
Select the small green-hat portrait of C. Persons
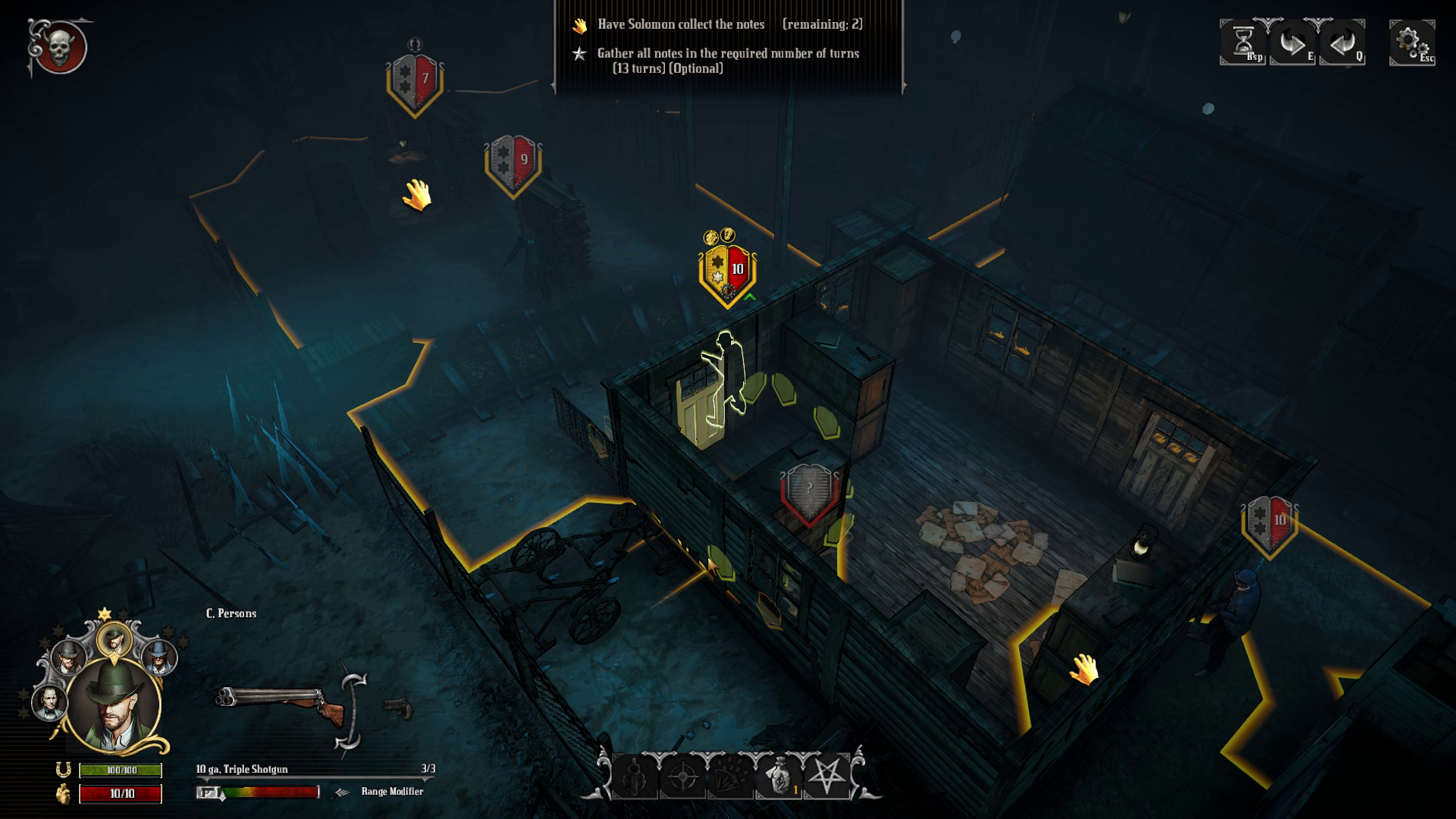click(x=114, y=640)
